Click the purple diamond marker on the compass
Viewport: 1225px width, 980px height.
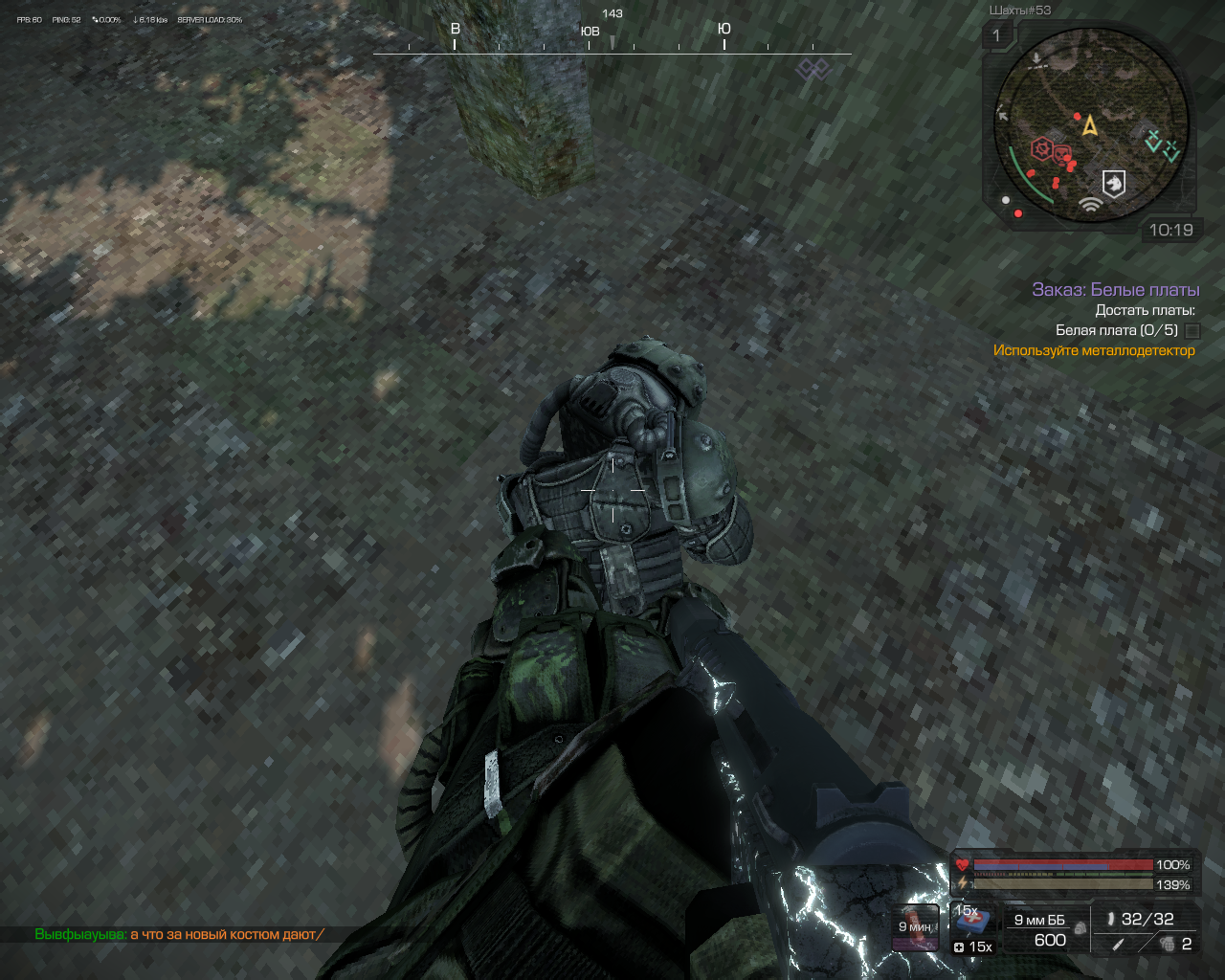point(813,68)
